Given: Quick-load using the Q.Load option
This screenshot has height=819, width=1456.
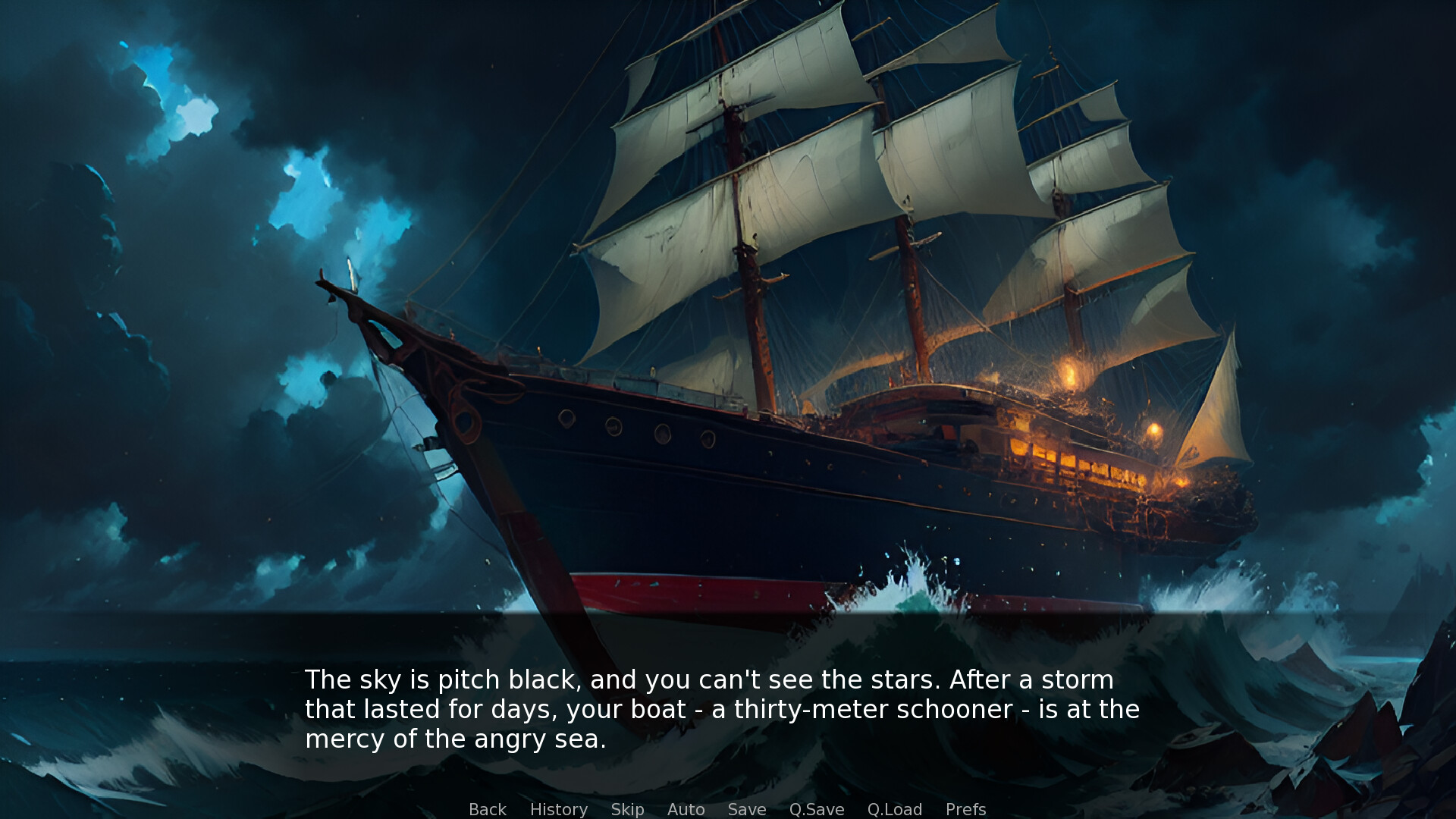Looking at the screenshot, I should [895, 809].
